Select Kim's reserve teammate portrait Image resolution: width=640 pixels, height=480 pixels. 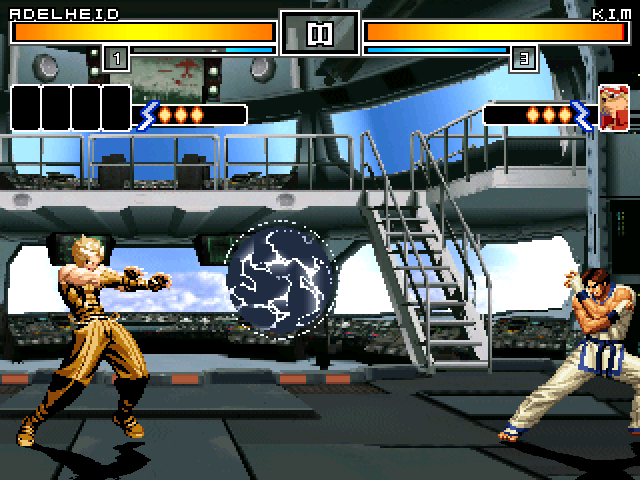point(613,108)
